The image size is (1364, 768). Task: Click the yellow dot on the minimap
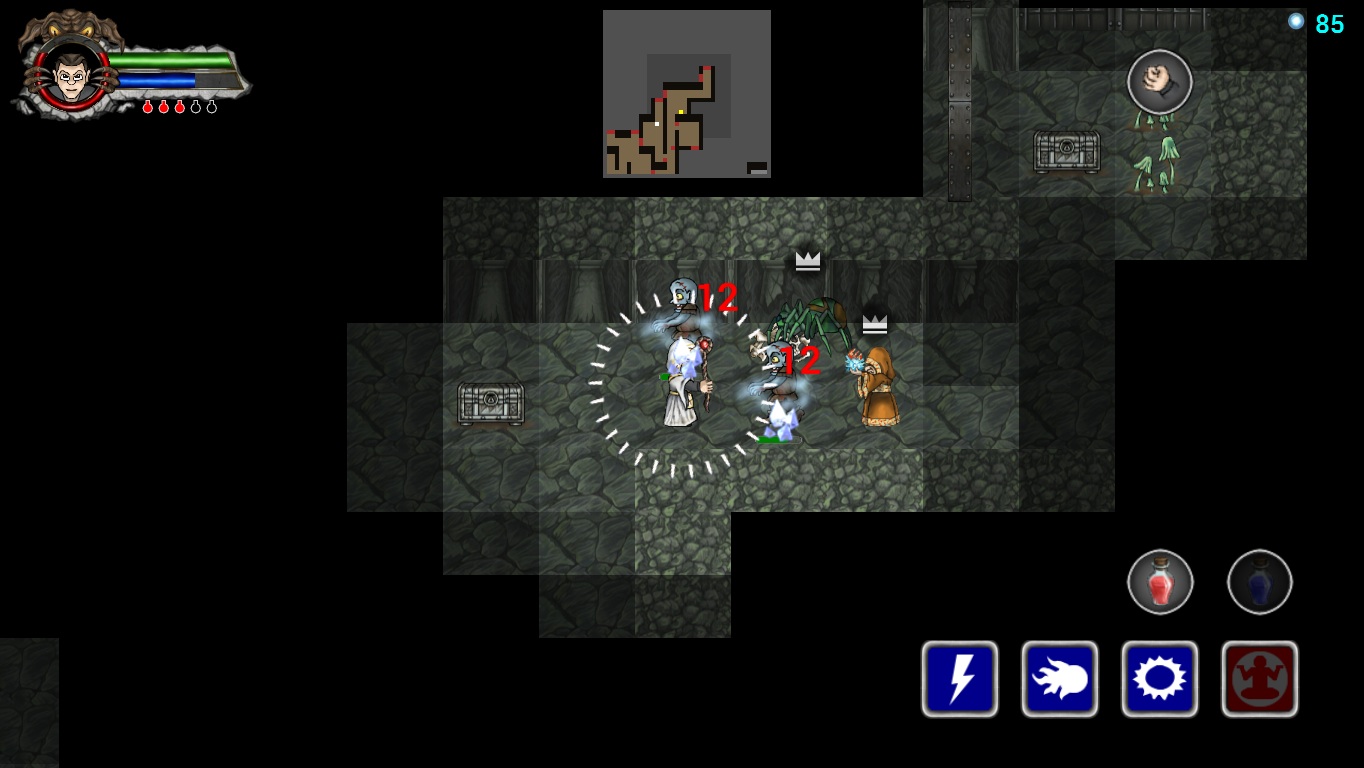tap(681, 111)
